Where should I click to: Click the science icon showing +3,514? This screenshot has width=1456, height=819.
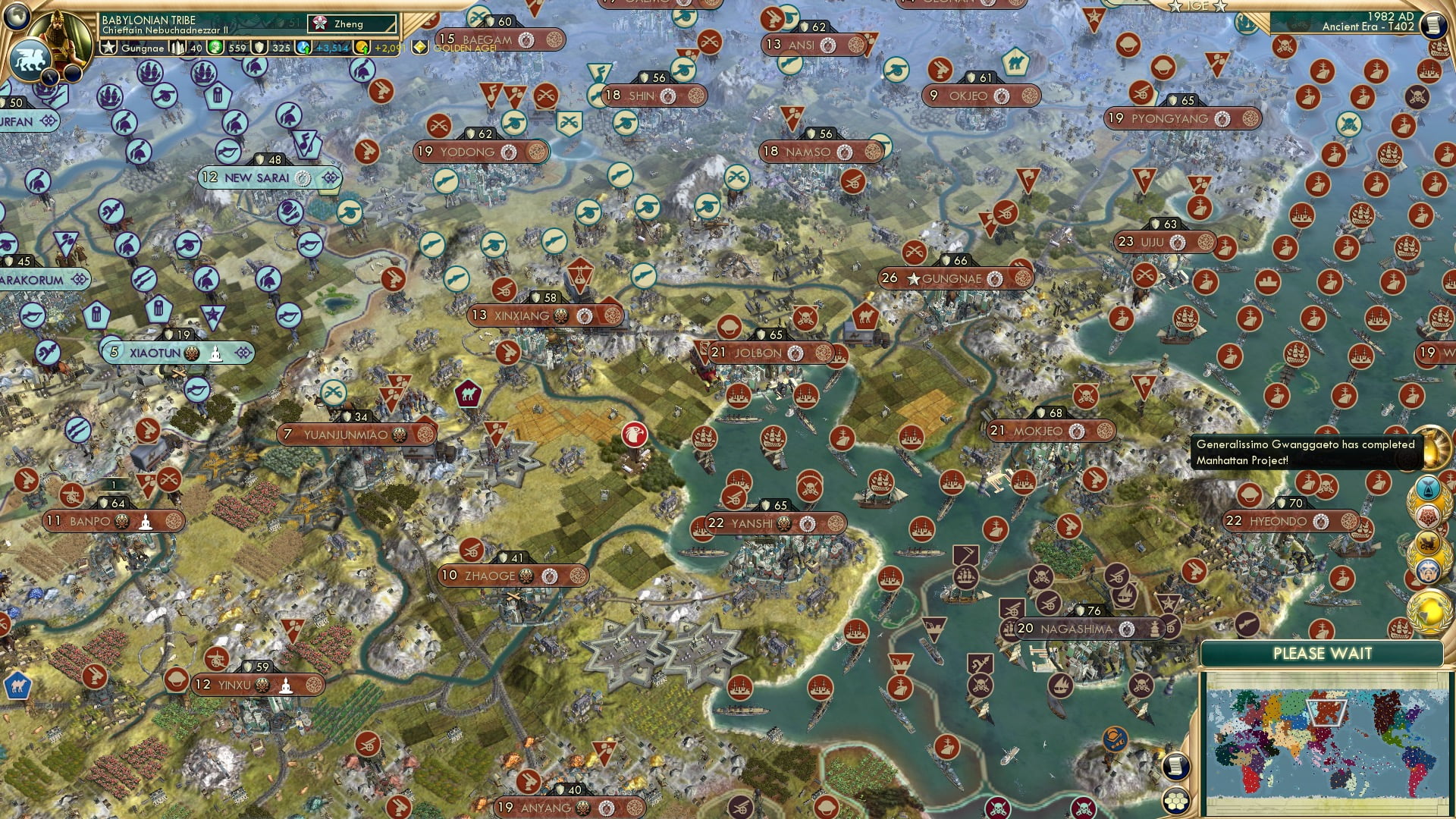click(303, 48)
